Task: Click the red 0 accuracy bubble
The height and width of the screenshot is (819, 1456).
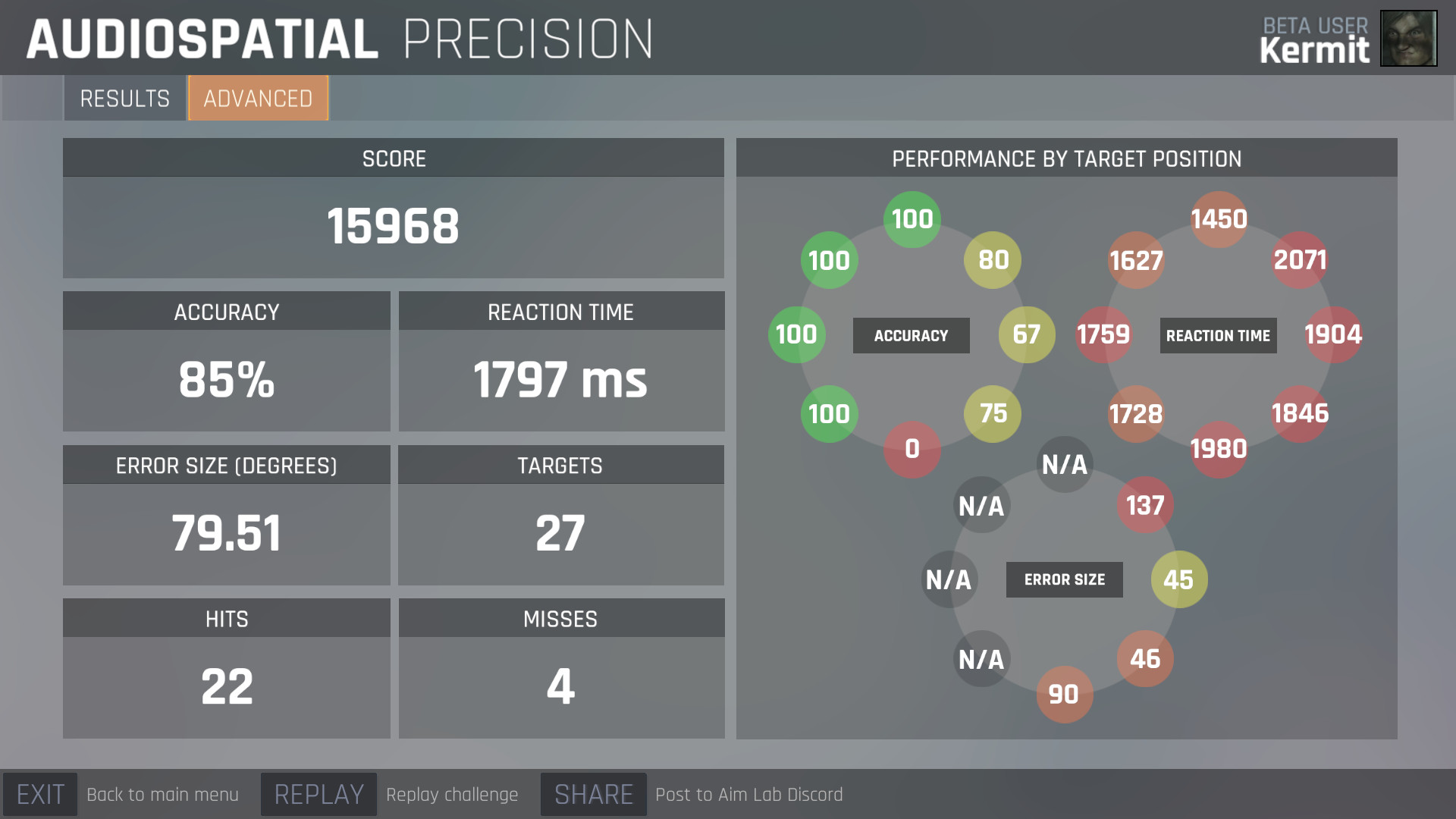Action: pyautogui.click(x=912, y=450)
